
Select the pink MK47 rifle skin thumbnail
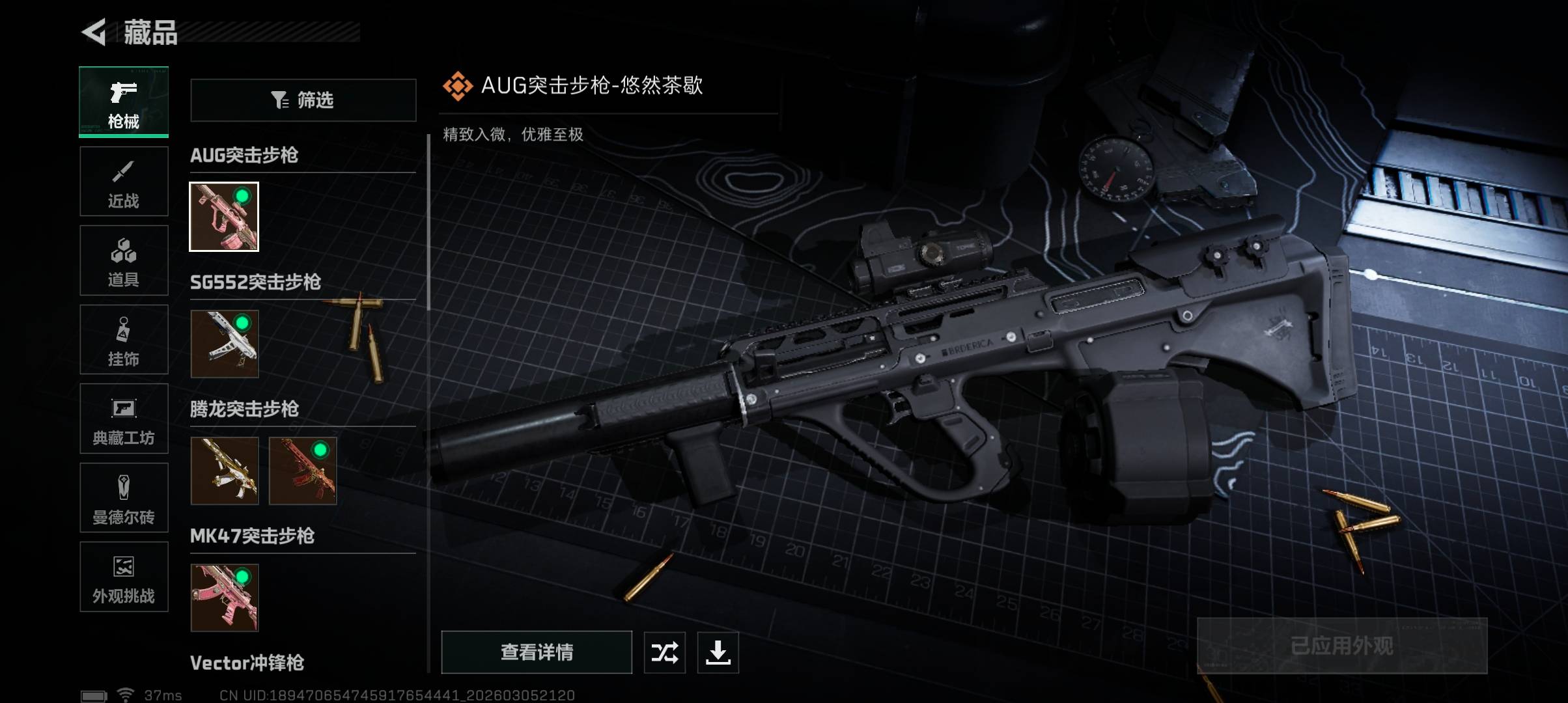click(224, 598)
